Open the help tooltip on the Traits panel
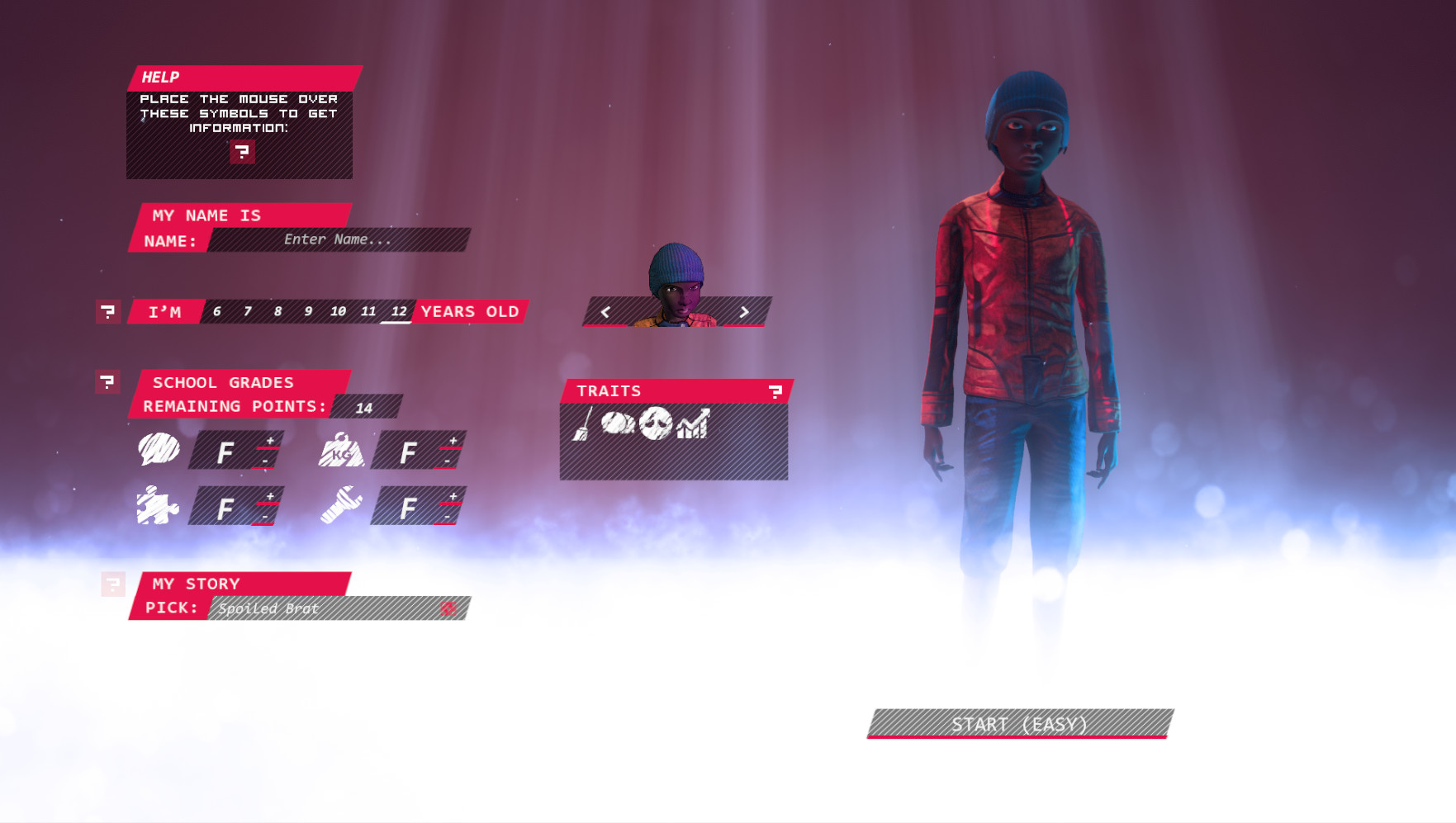This screenshot has height=823, width=1456. pyautogui.click(x=777, y=390)
